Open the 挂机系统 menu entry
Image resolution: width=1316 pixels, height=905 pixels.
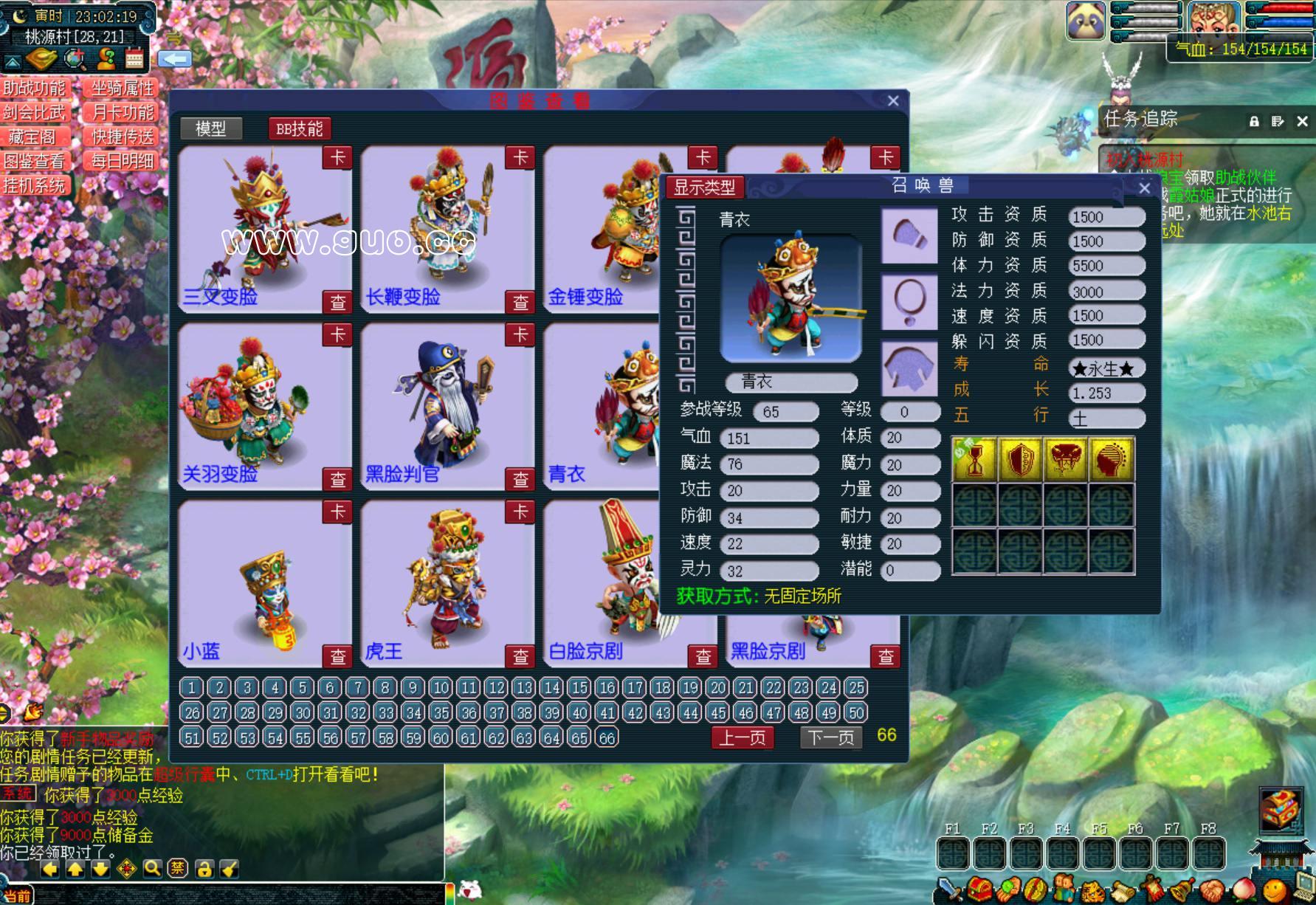click(x=35, y=185)
